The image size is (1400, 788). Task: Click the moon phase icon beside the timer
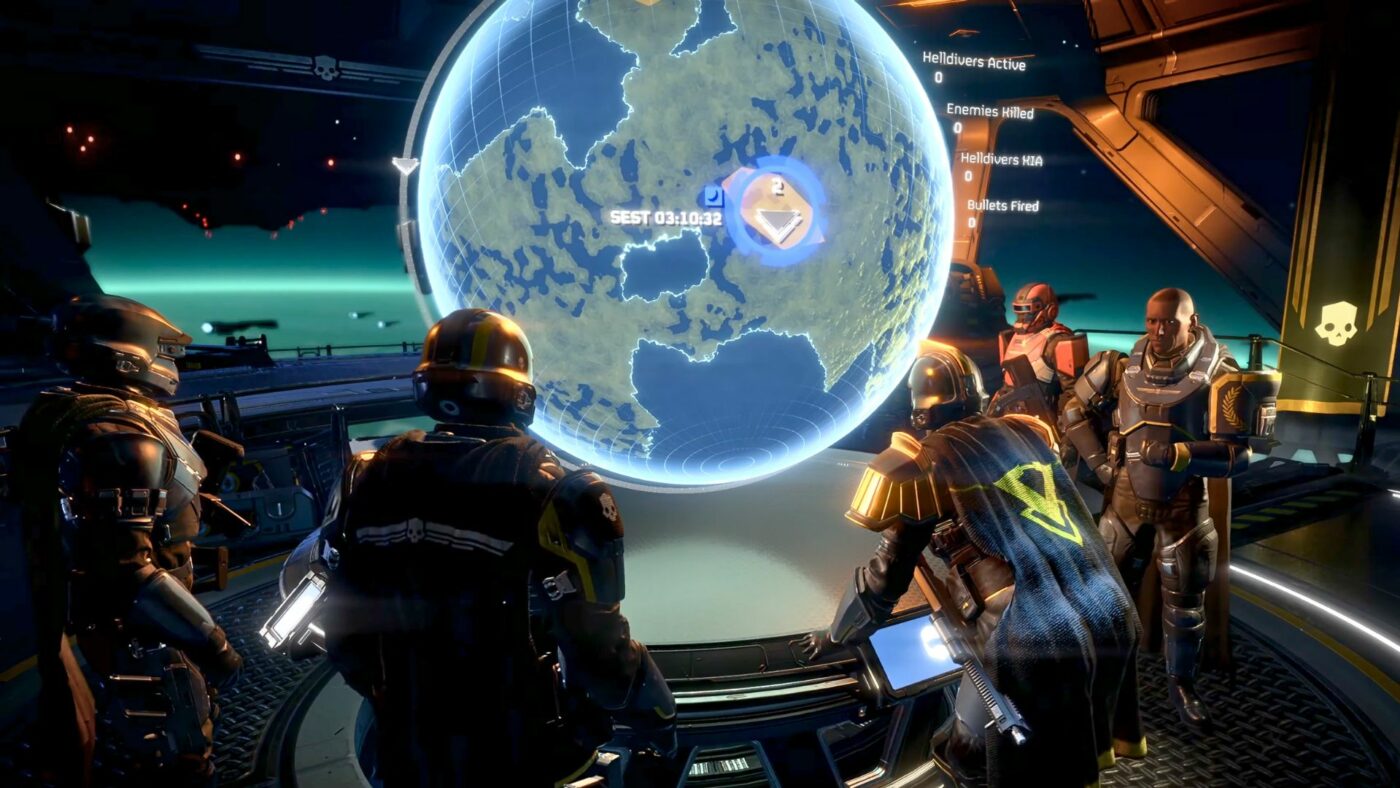coord(714,196)
